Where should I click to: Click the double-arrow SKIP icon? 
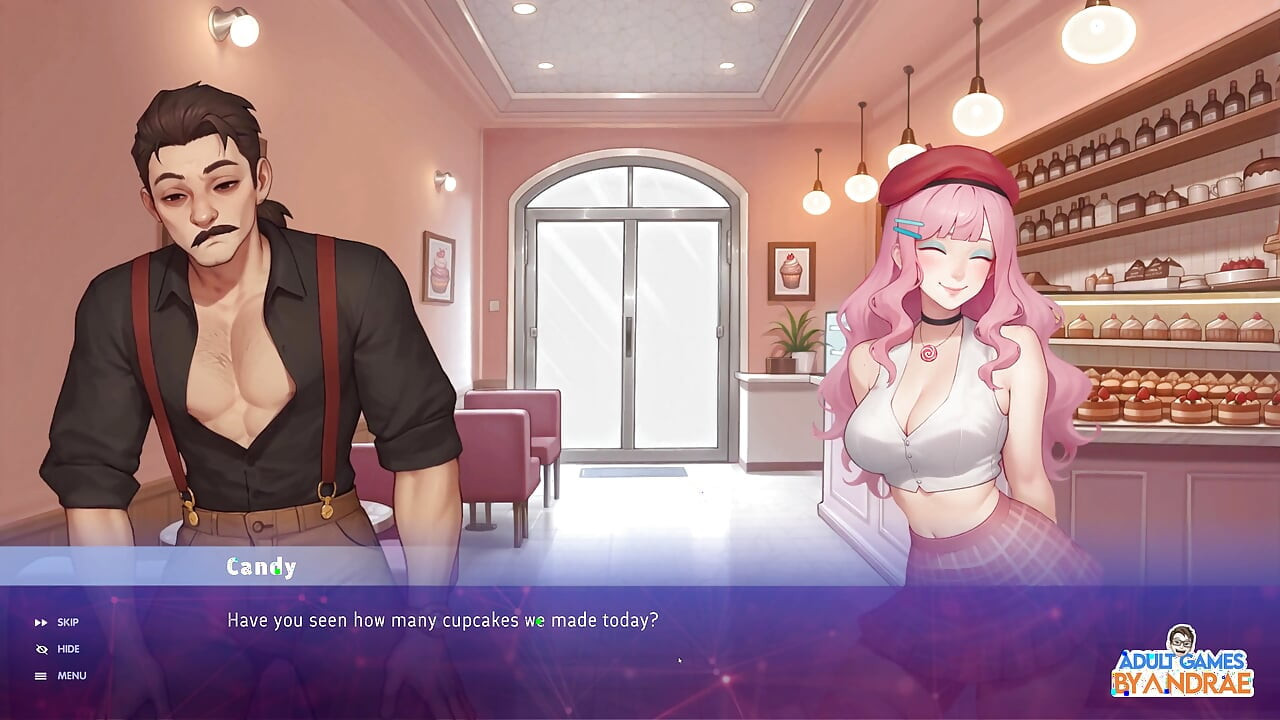click(x=40, y=622)
